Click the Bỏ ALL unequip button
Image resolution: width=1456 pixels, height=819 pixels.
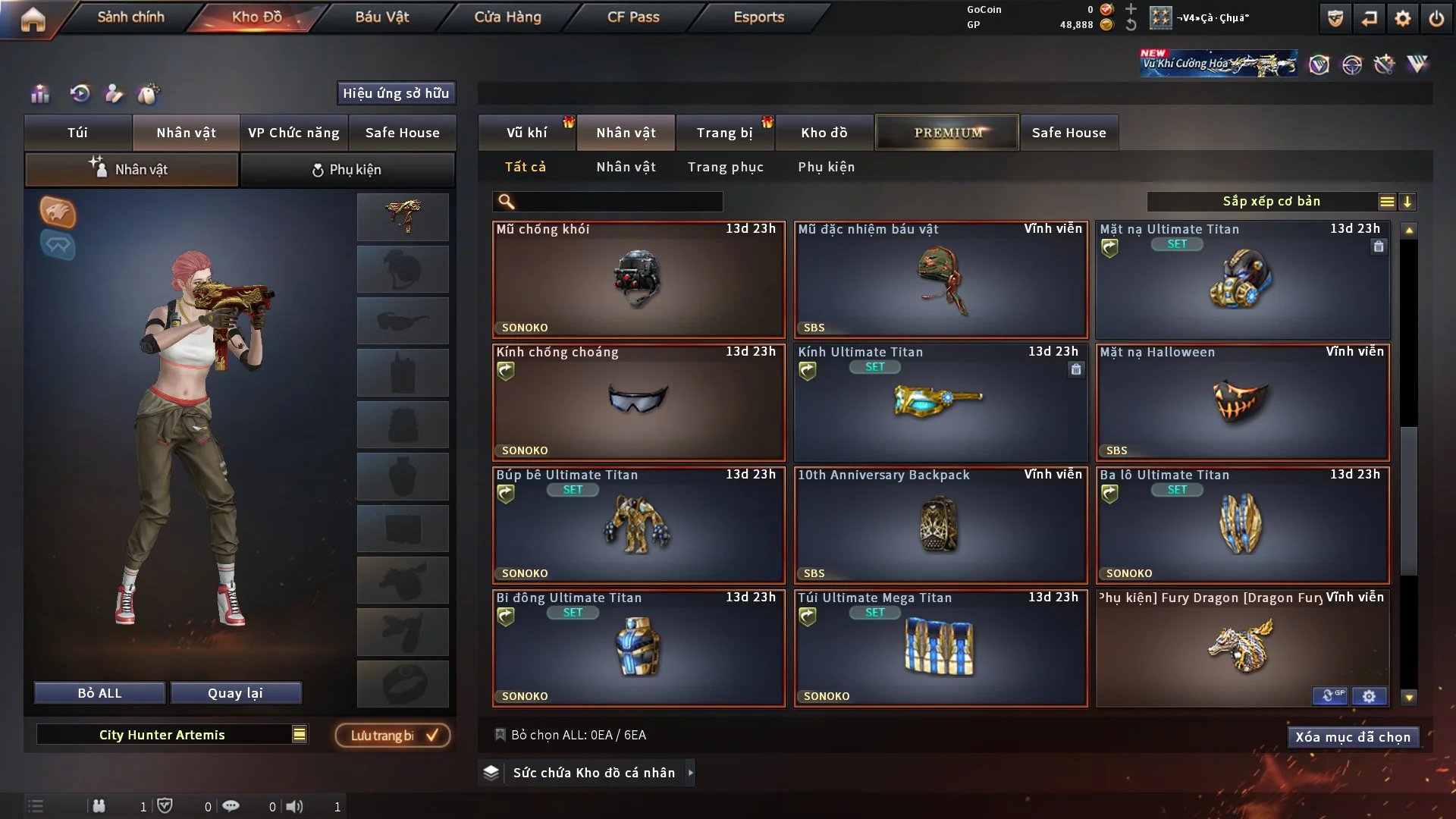pyautogui.click(x=99, y=693)
